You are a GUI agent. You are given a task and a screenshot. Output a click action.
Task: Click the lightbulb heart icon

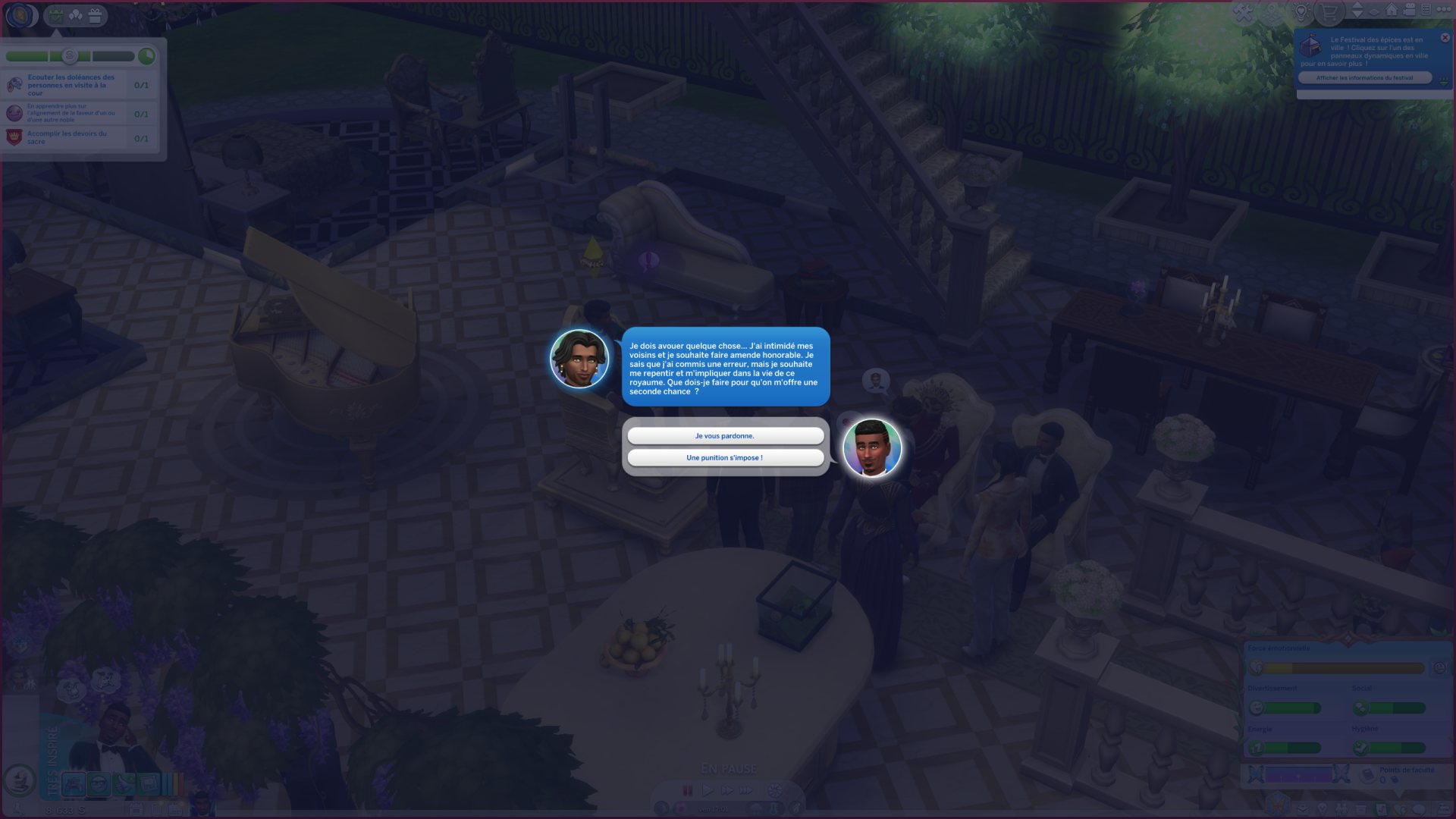pos(1301,12)
